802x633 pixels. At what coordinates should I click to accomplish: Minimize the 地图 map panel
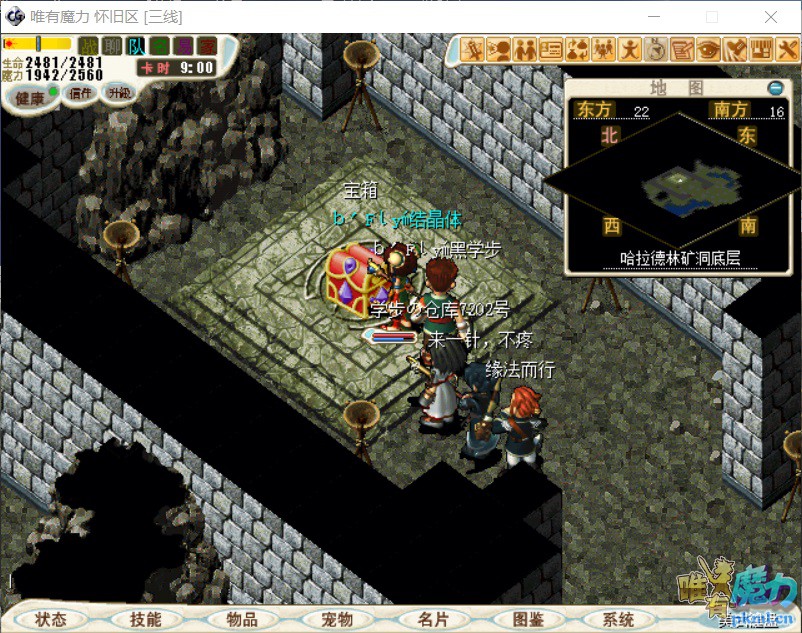[775, 88]
